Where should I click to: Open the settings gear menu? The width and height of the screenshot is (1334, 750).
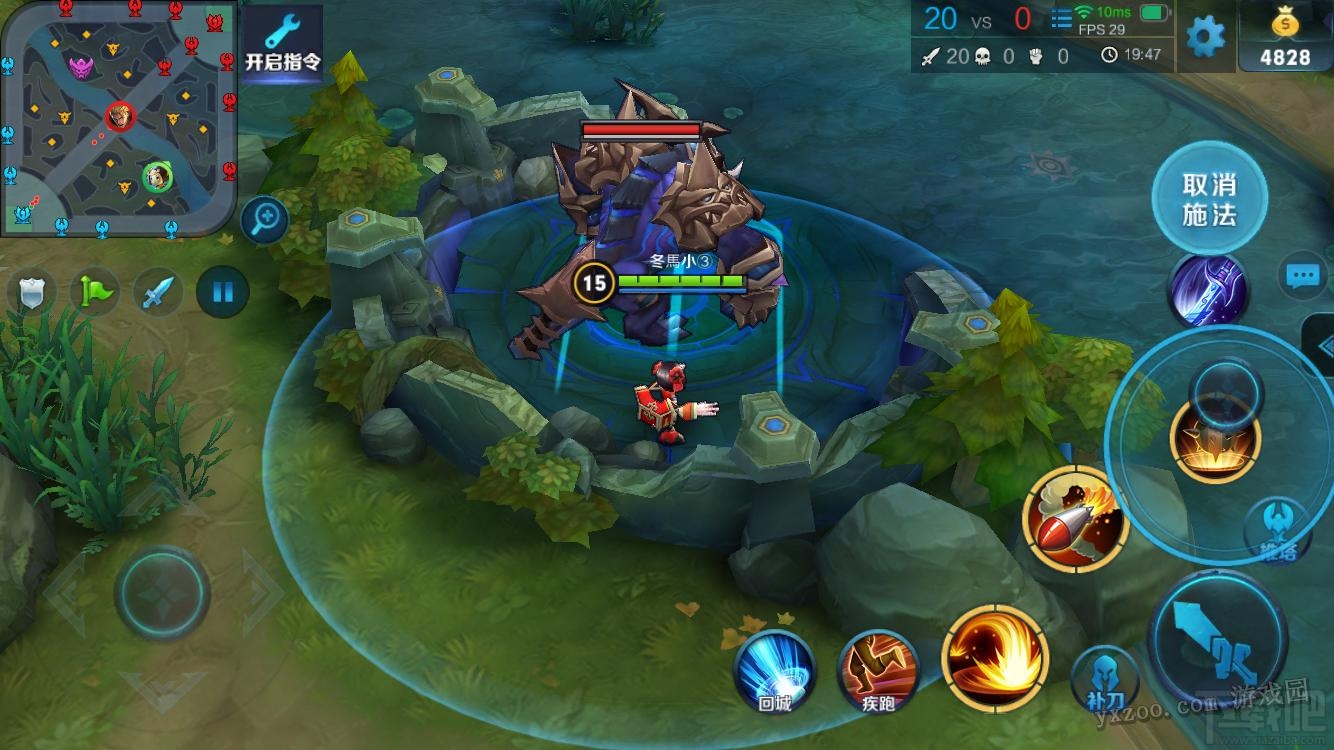click(1205, 37)
